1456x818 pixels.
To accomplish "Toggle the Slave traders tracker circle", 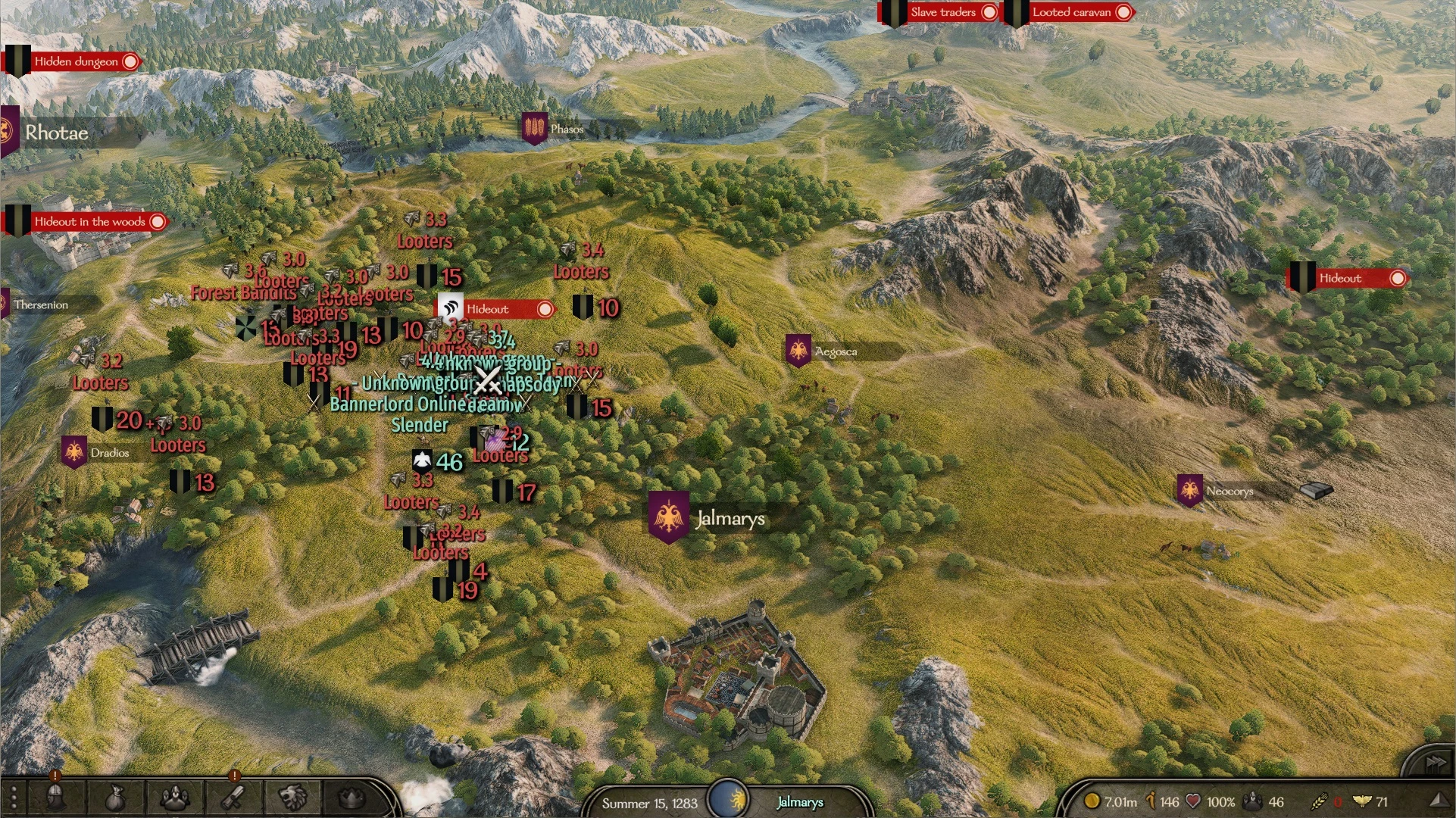I will point(989,12).
